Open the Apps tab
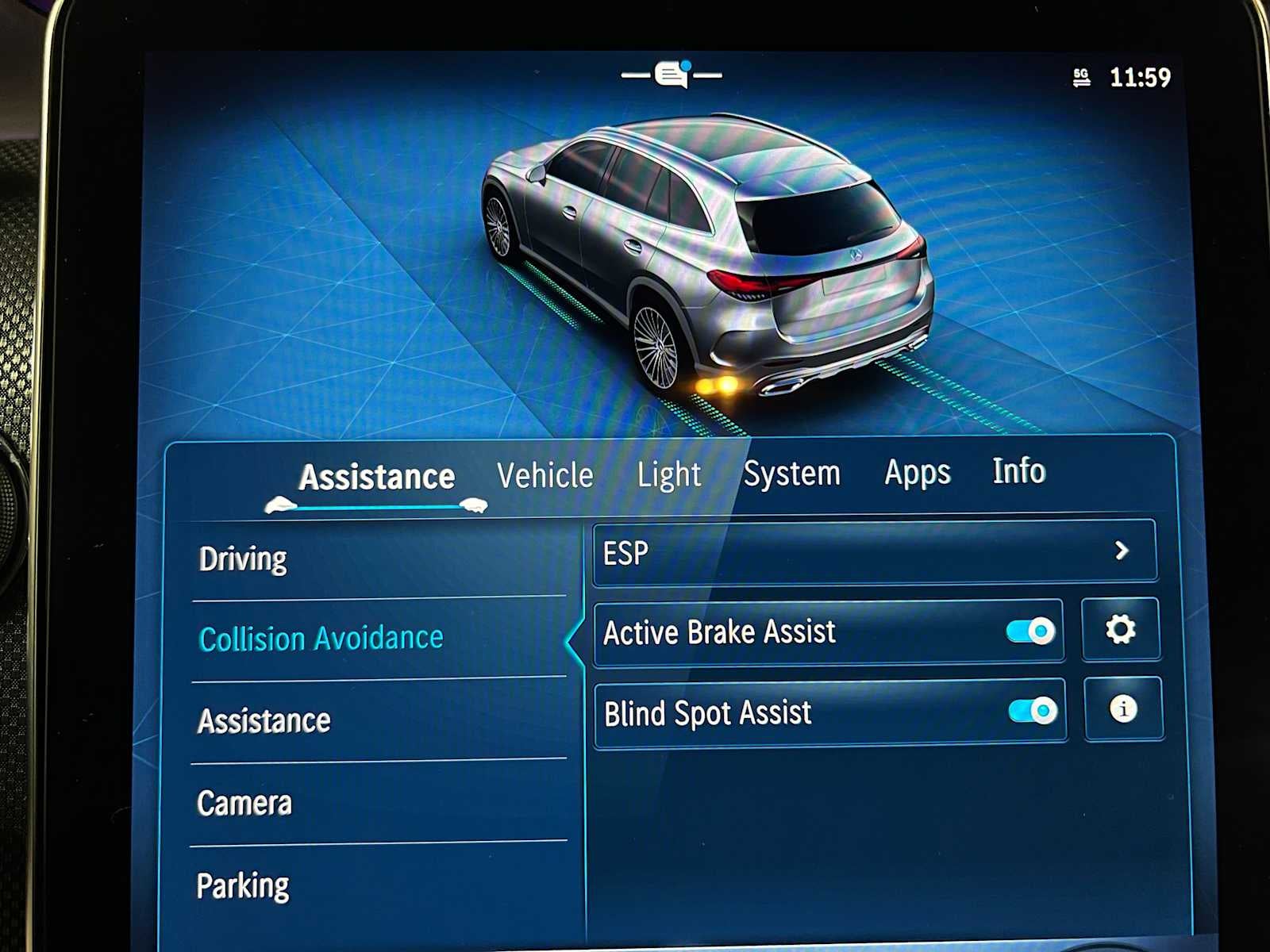1270x952 pixels. [x=916, y=473]
